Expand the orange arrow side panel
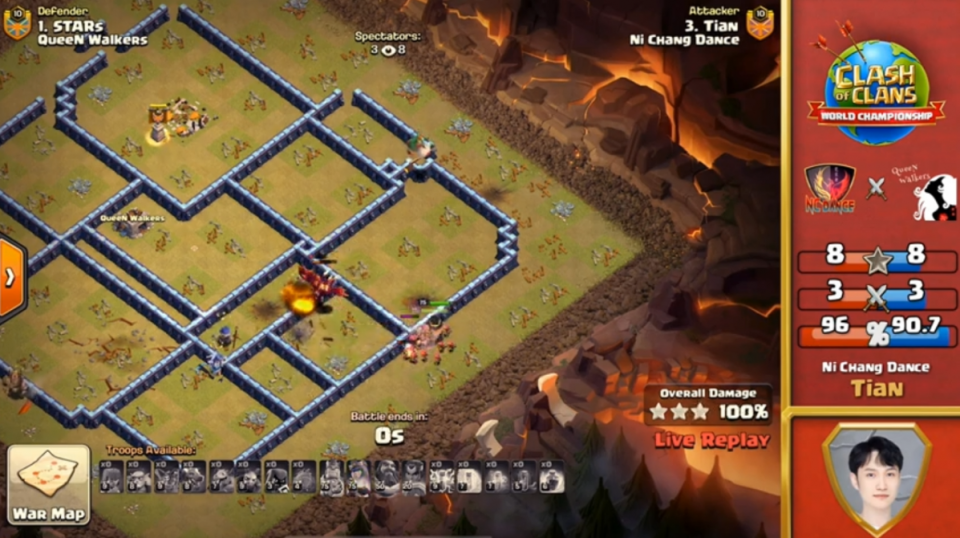 (x=10, y=278)
